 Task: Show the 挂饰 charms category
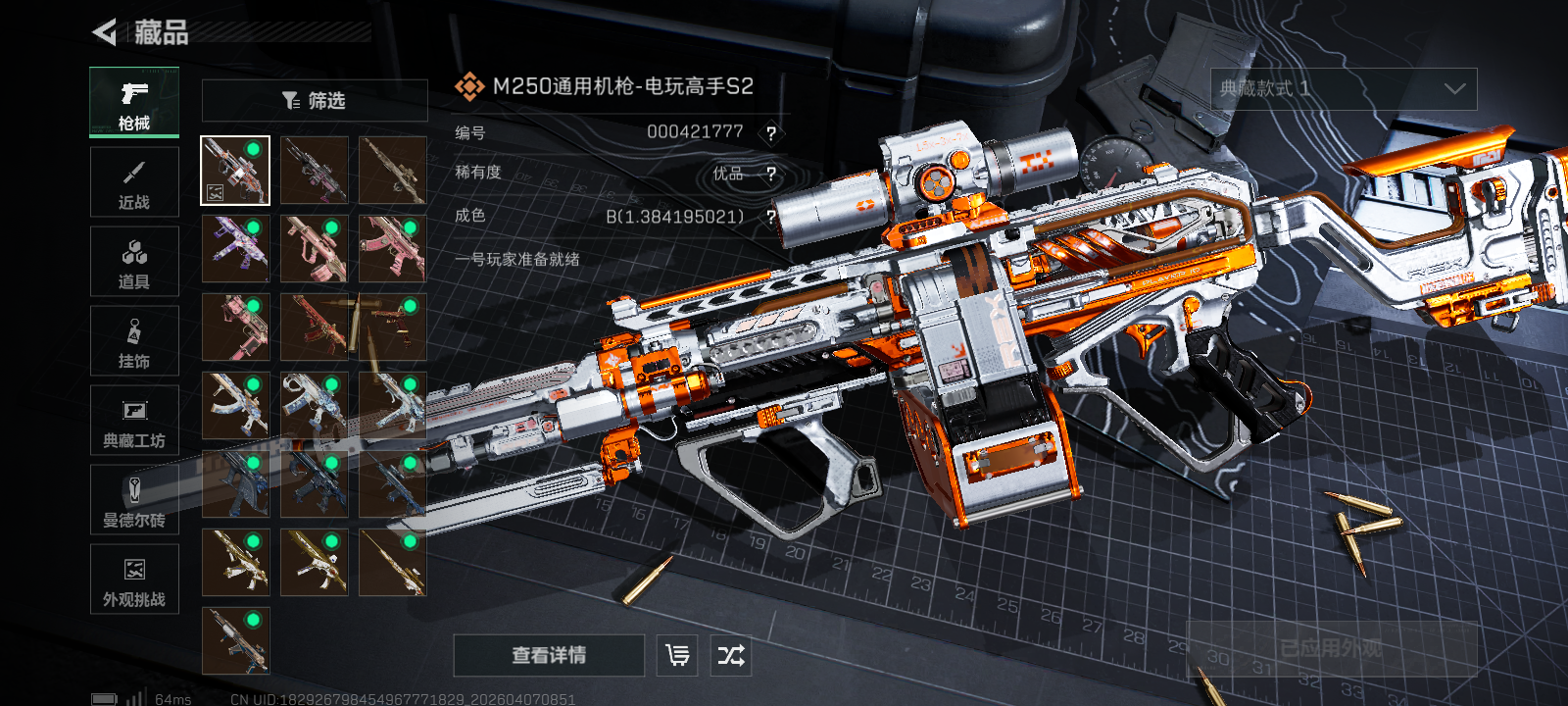134,341
